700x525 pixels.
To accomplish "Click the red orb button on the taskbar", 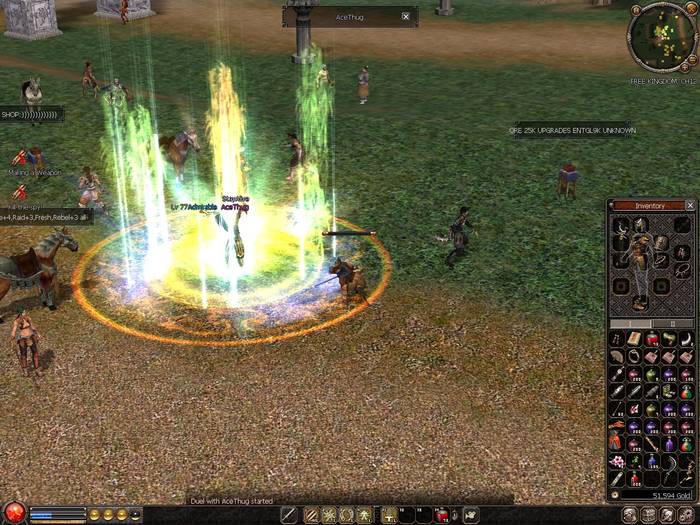I will (13, 514).
